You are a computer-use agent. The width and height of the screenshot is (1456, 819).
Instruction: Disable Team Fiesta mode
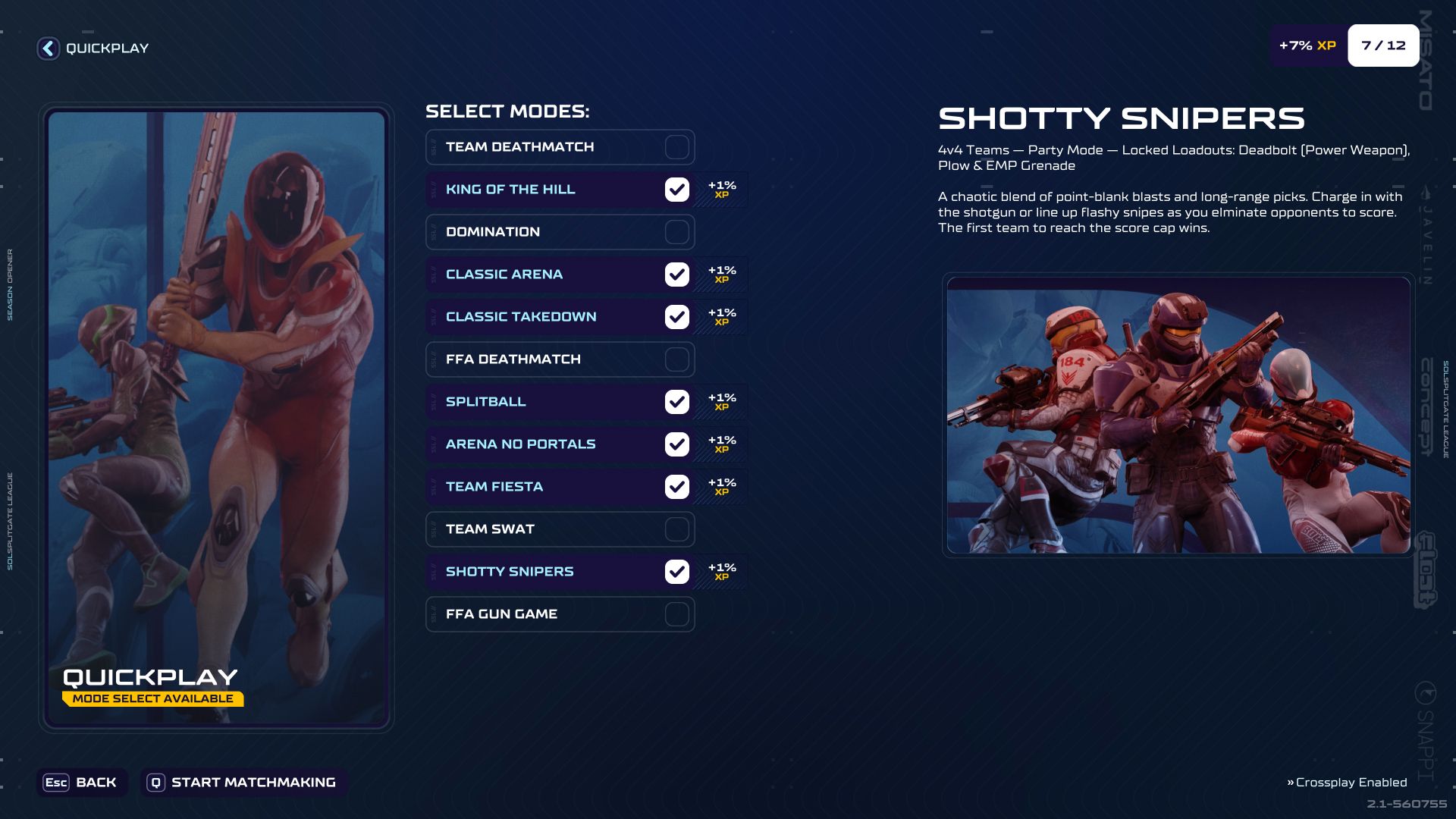676,487
